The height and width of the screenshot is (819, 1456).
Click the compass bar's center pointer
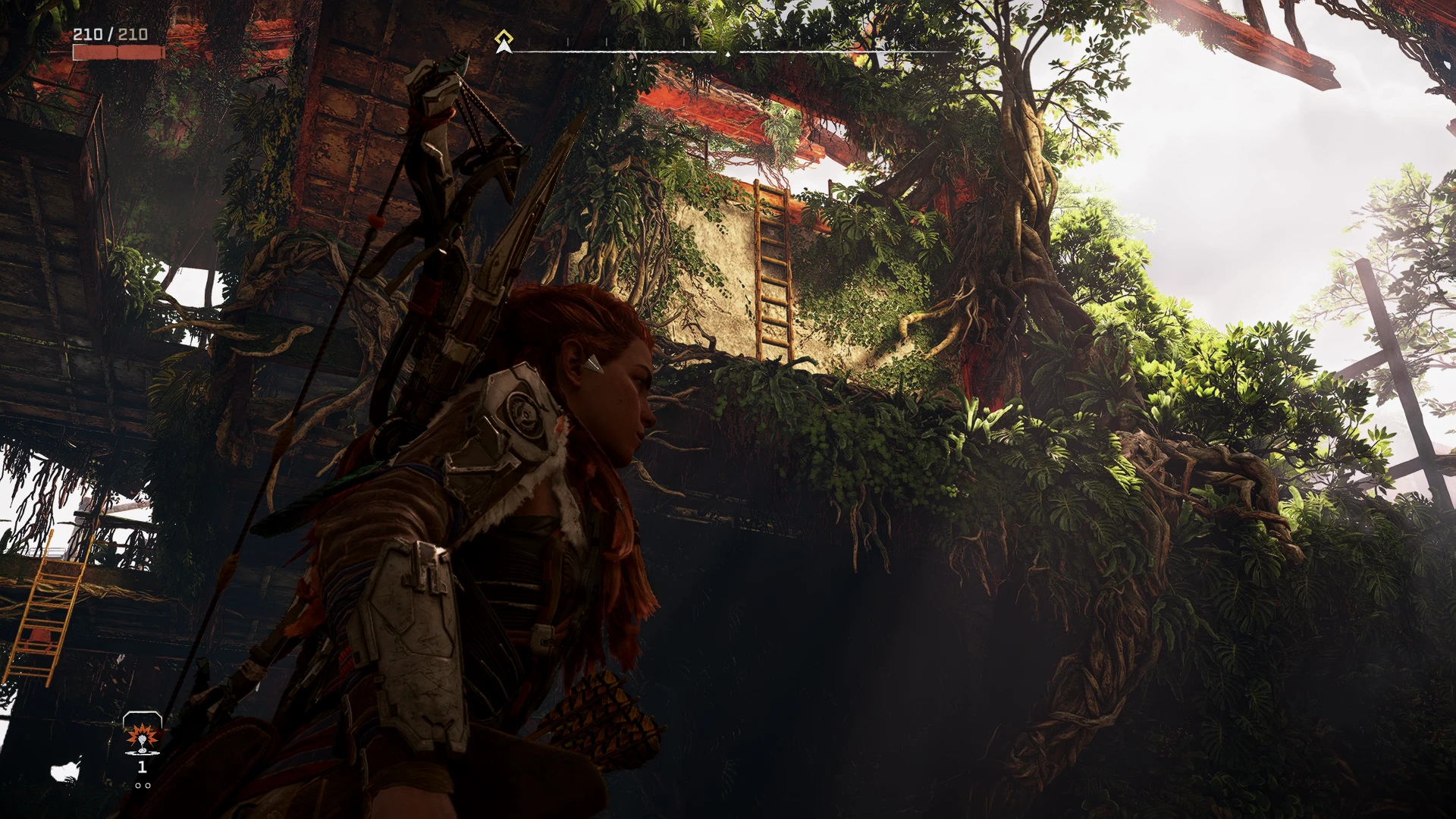point(728,54)
